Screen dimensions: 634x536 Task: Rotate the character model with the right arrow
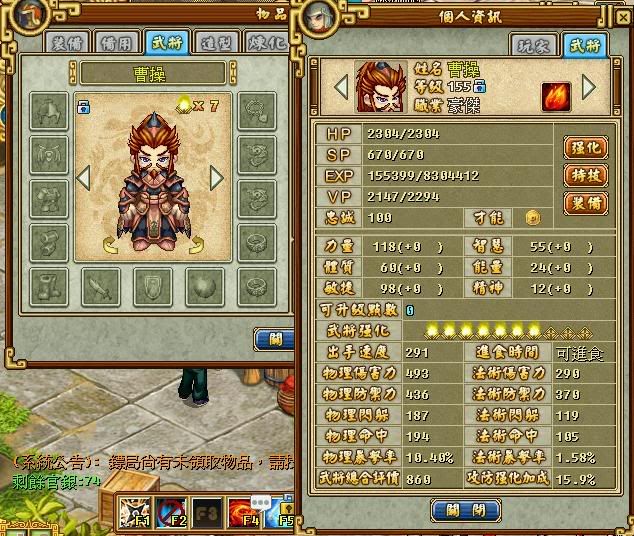pos(195,246)
